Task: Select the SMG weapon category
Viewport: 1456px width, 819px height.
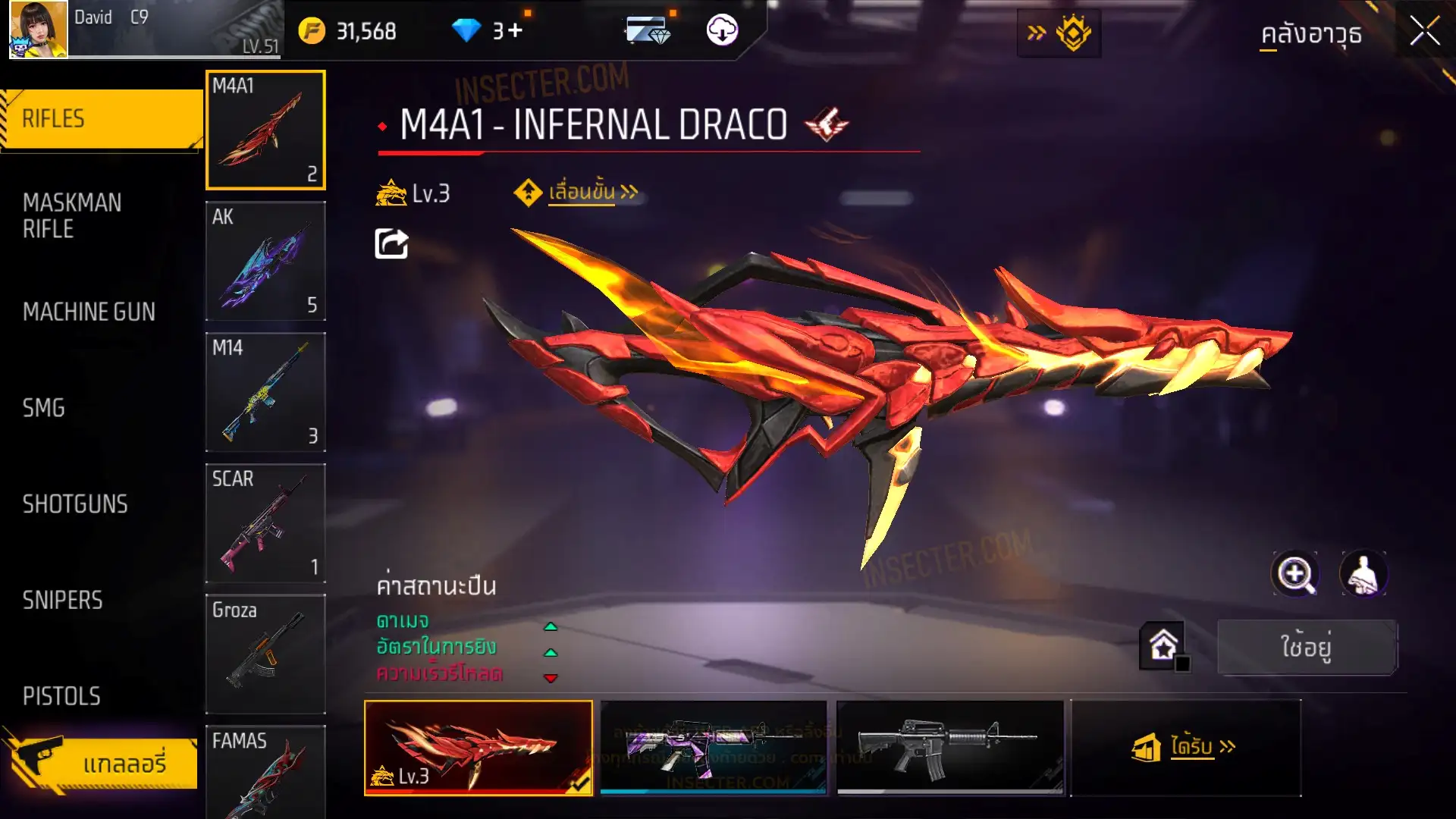Action: 44,408
